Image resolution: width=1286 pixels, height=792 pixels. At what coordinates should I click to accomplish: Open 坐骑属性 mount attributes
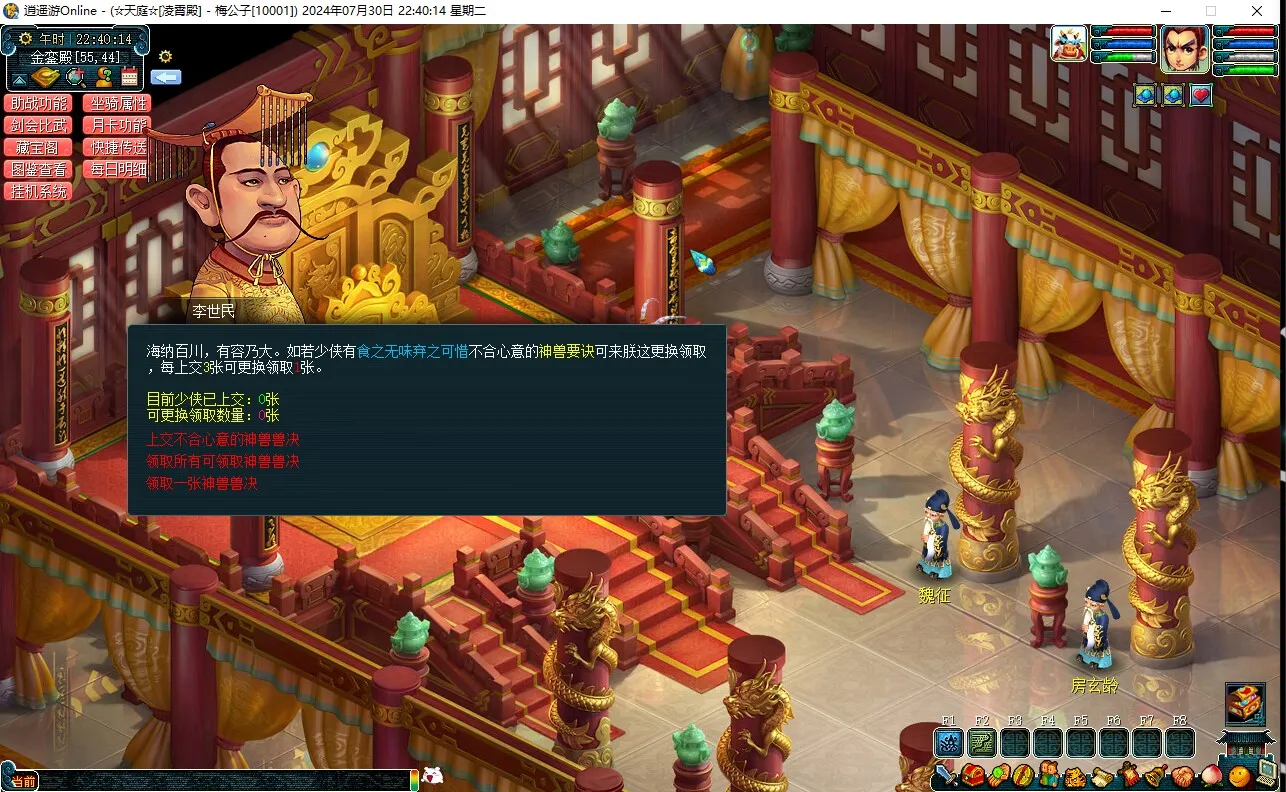116,104
